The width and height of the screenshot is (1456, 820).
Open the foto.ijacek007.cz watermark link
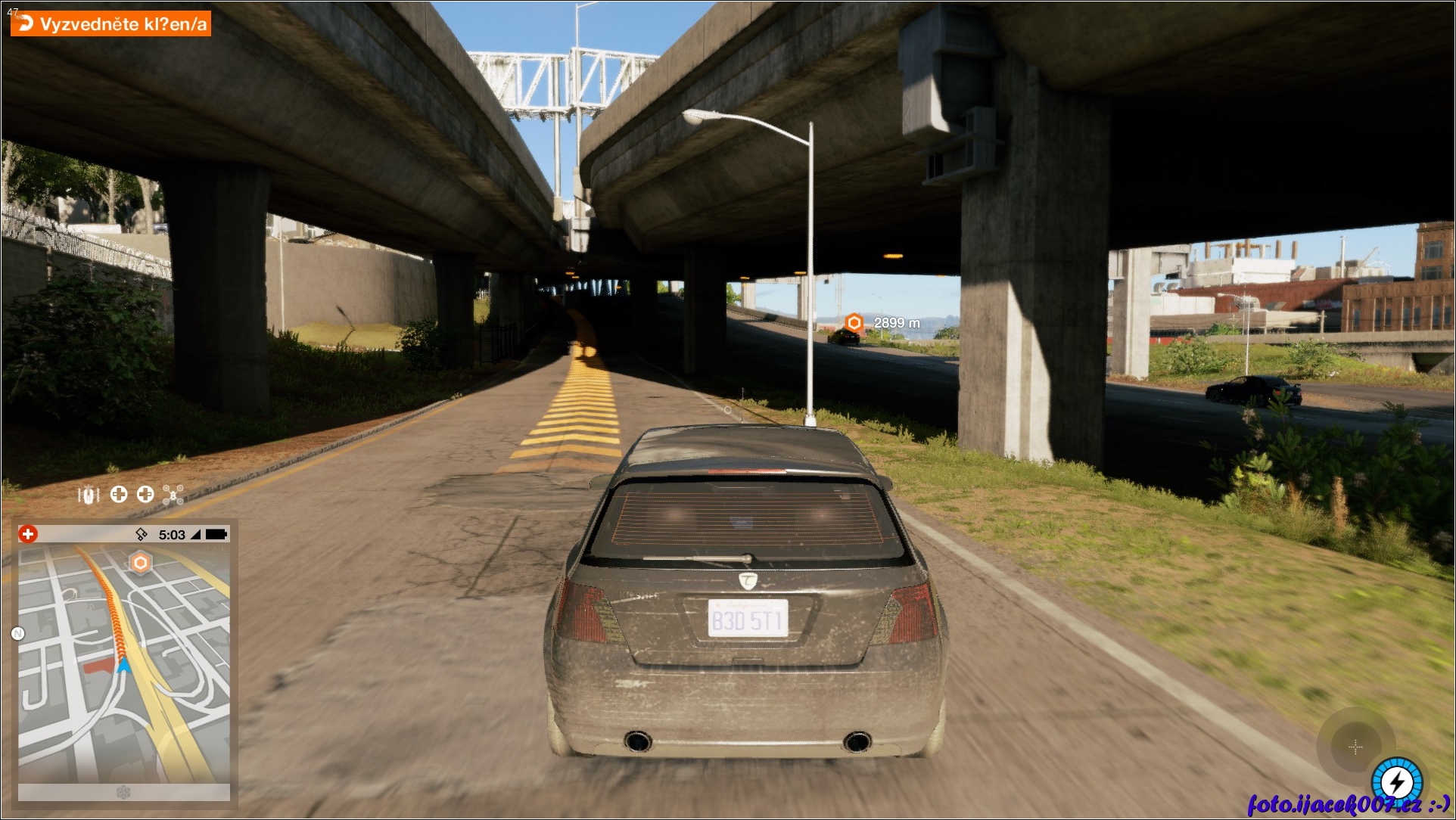[1347, 804]
